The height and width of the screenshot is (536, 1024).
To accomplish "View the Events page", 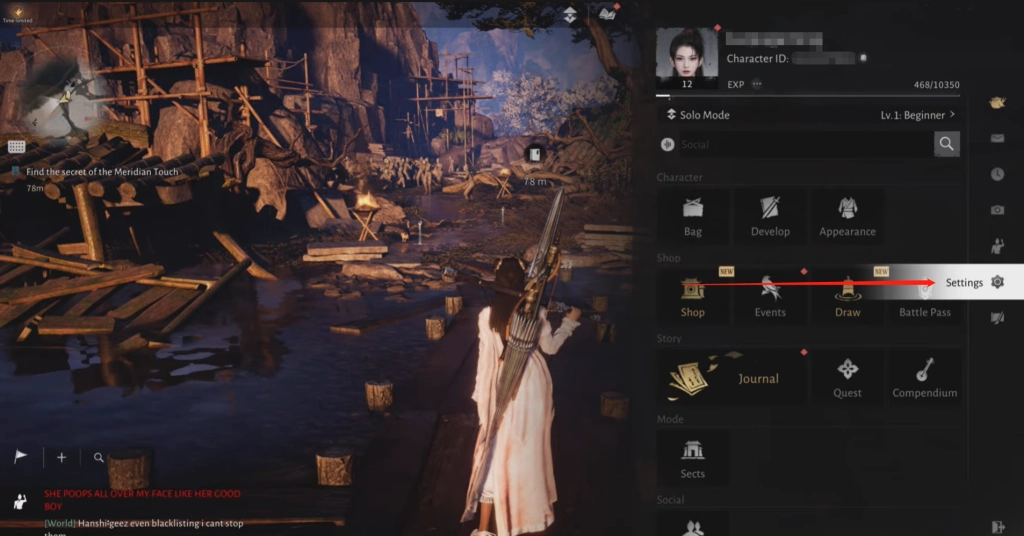I will tap(770, 297).
